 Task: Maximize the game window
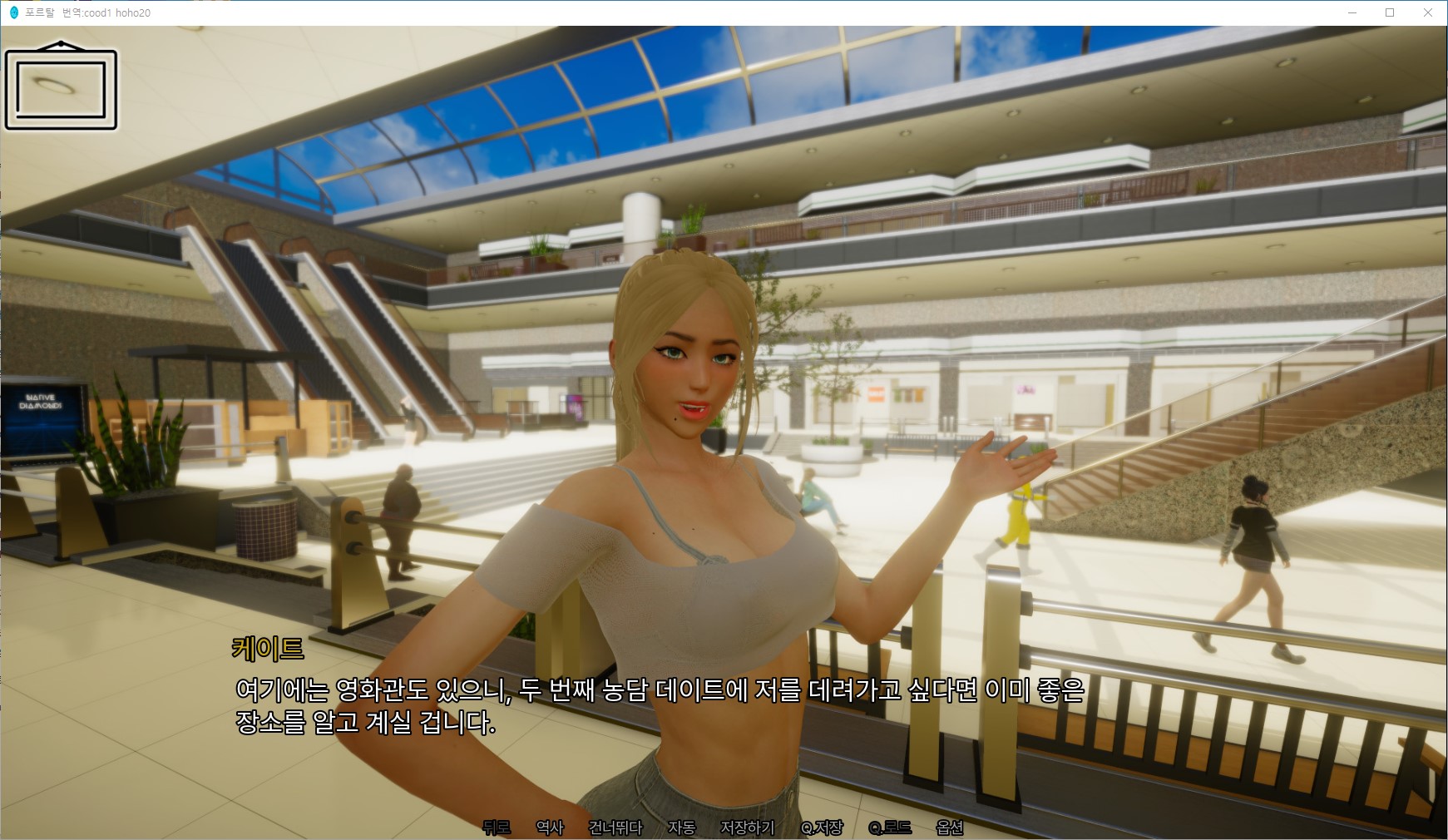click(x=1390, y=12)
